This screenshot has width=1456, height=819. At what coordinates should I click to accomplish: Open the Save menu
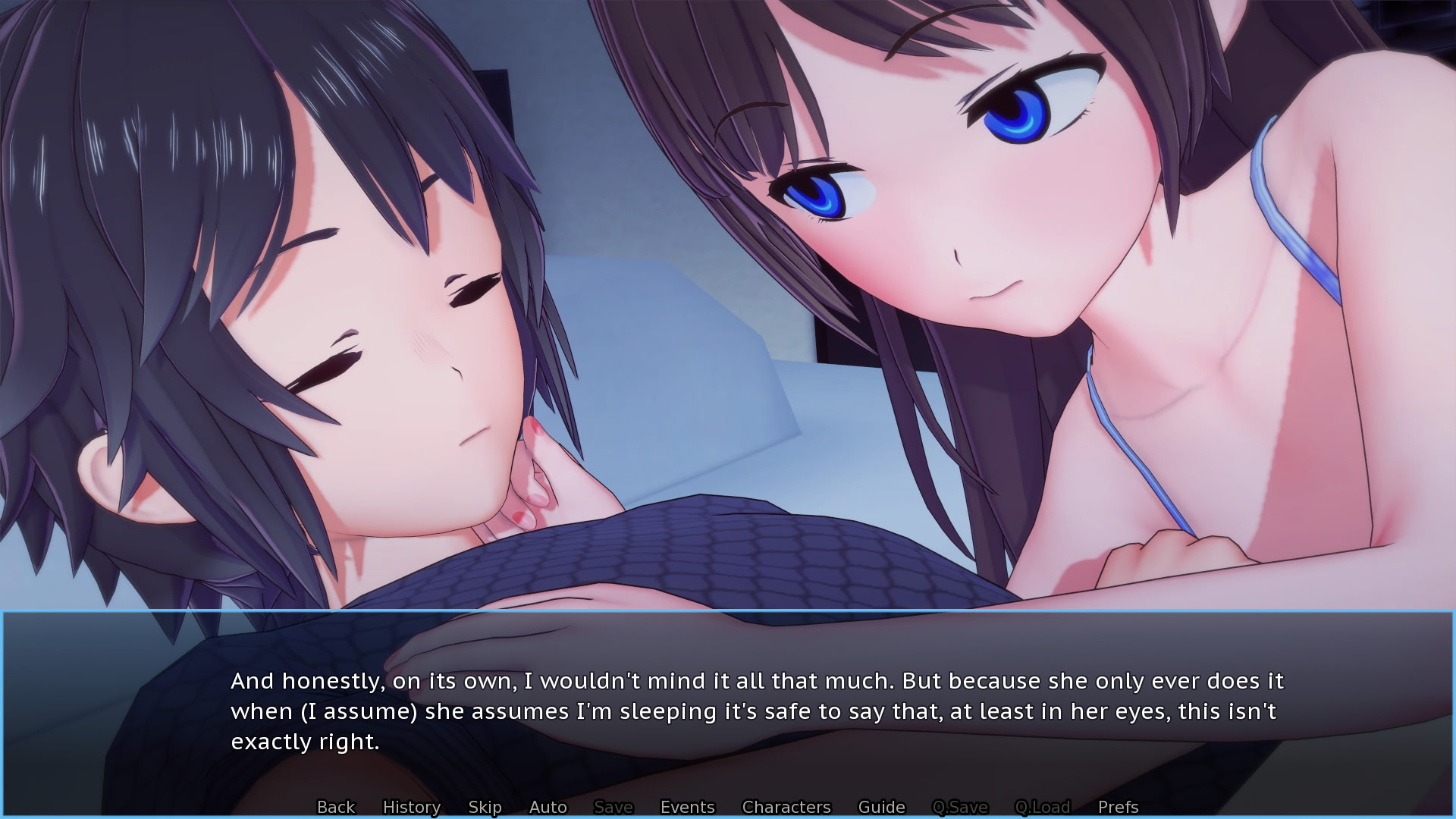click(x=613, y=807)
